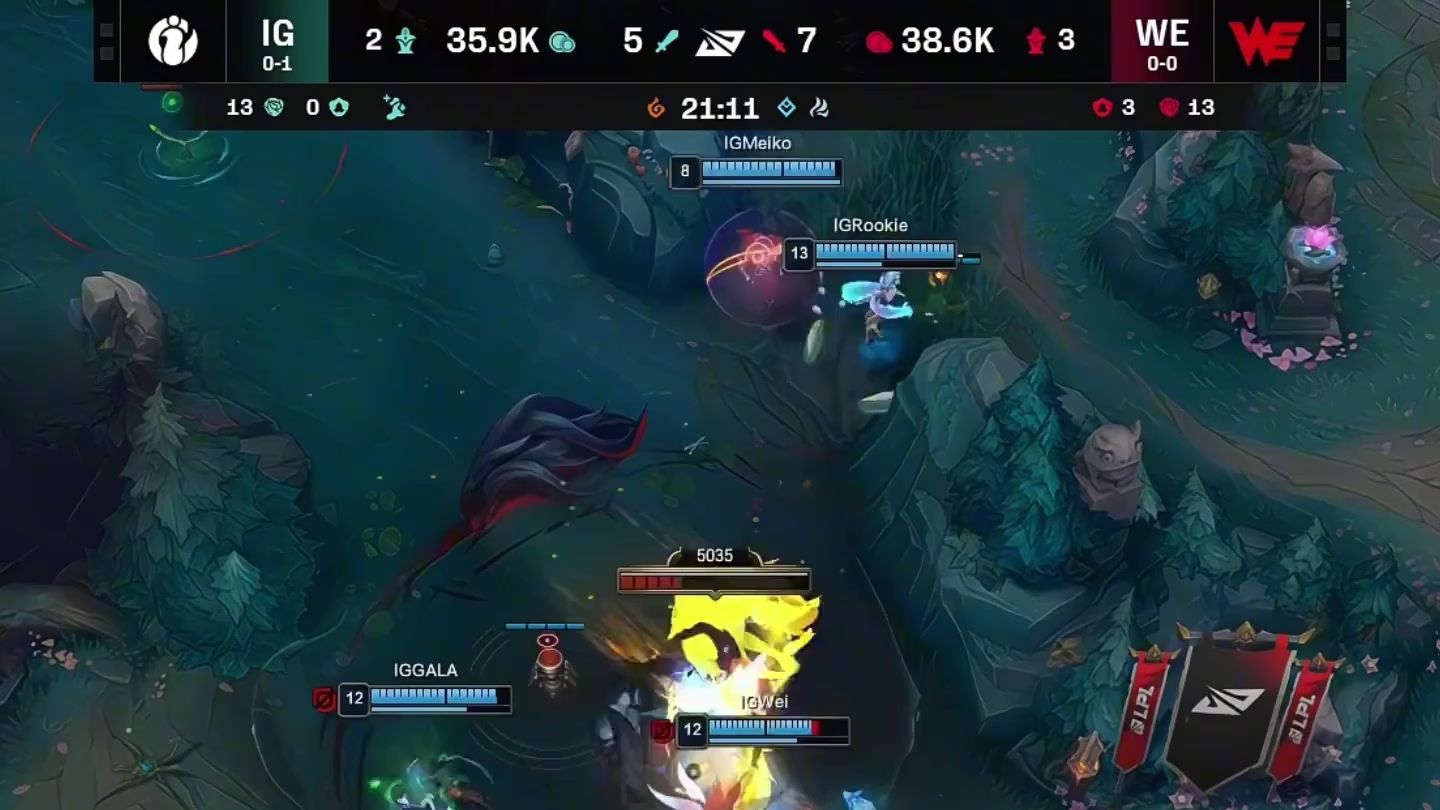Click the red voidgrub icon showing 13
Image resolution: width=1440 pixels, height=810 pixels.
pos(1167,108)
